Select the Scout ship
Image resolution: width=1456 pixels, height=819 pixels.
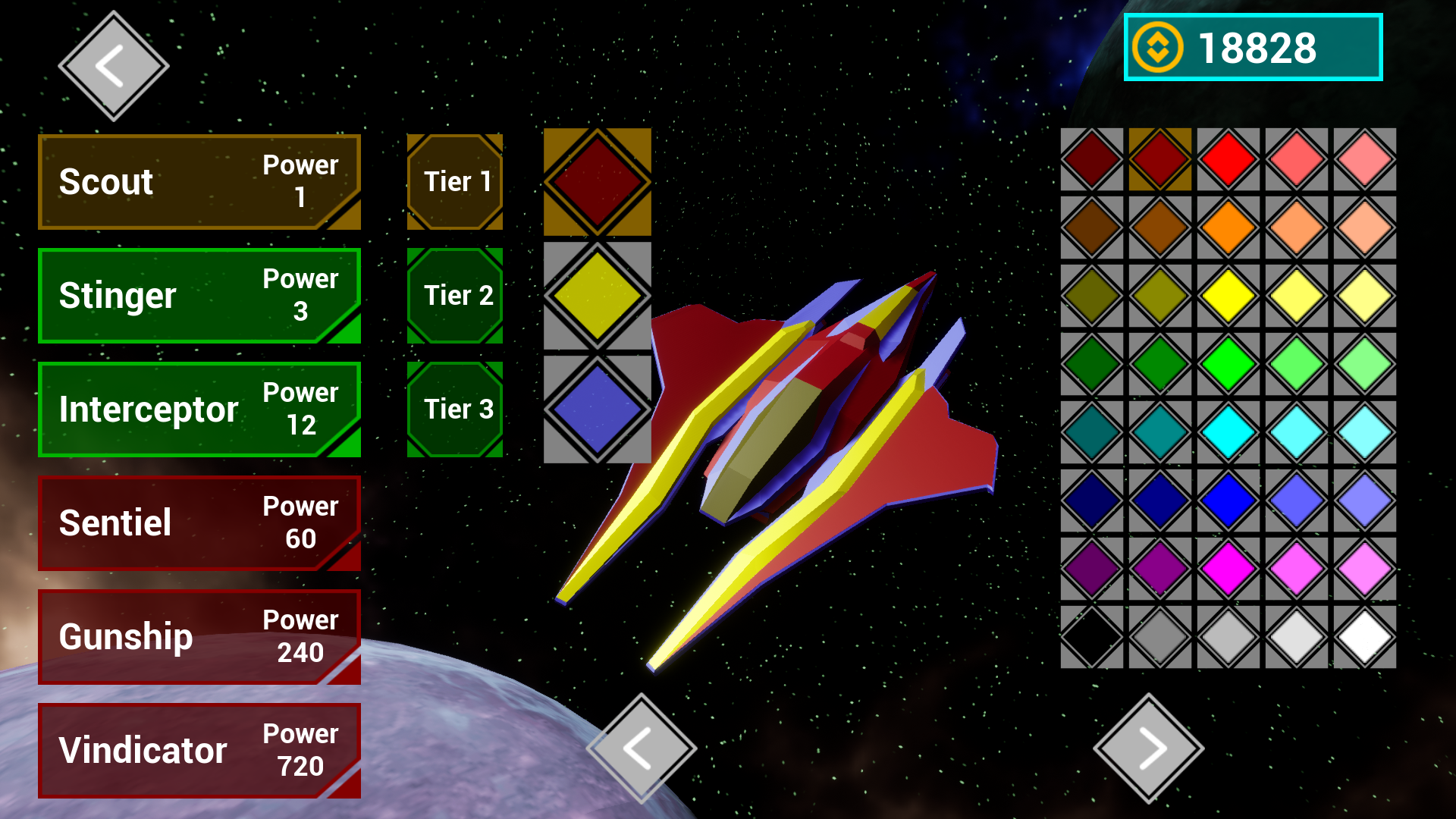pos(199,181)
